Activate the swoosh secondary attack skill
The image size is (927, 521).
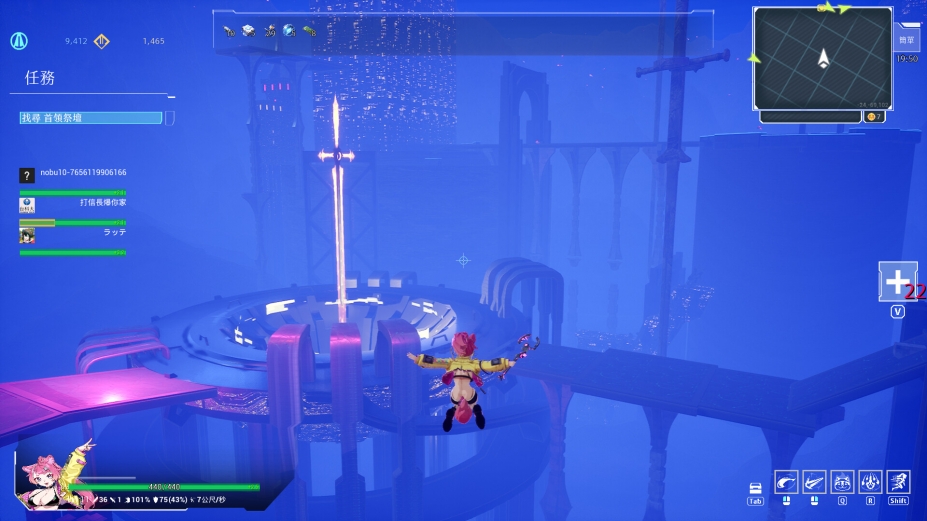point(814,482)
